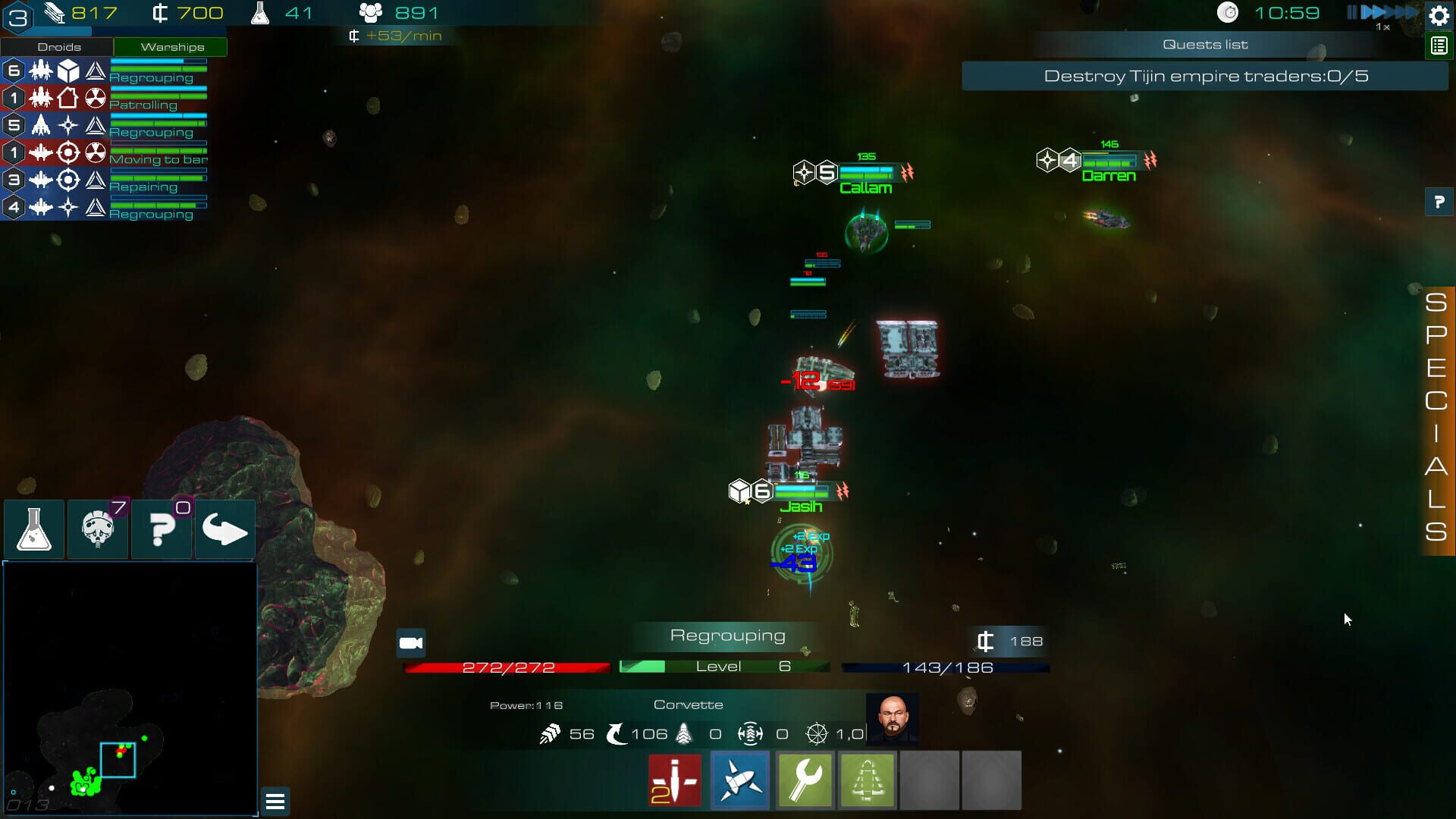Click the question mark hints icon
The width and height of the screenshot is (1456, 819).
pos(162,529)
